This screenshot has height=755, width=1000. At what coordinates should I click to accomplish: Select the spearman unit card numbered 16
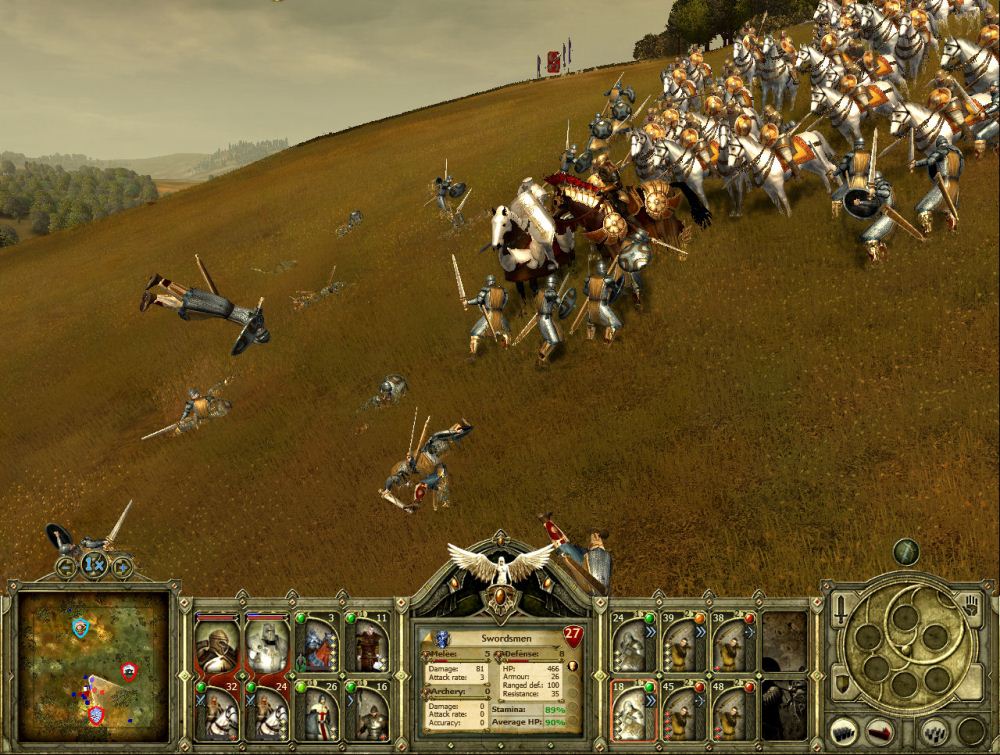367,711
